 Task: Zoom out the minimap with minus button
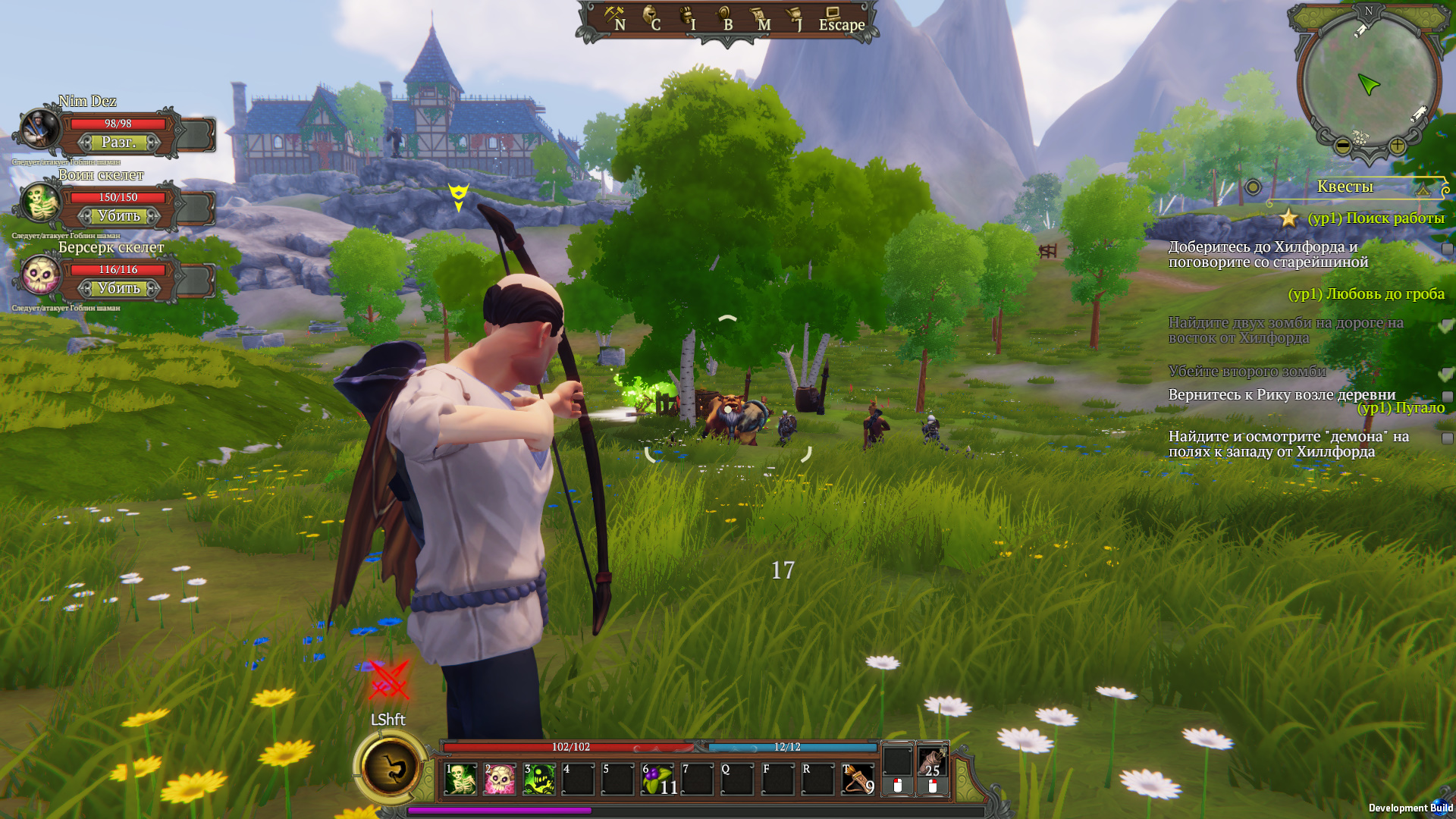coord(1342,145)
